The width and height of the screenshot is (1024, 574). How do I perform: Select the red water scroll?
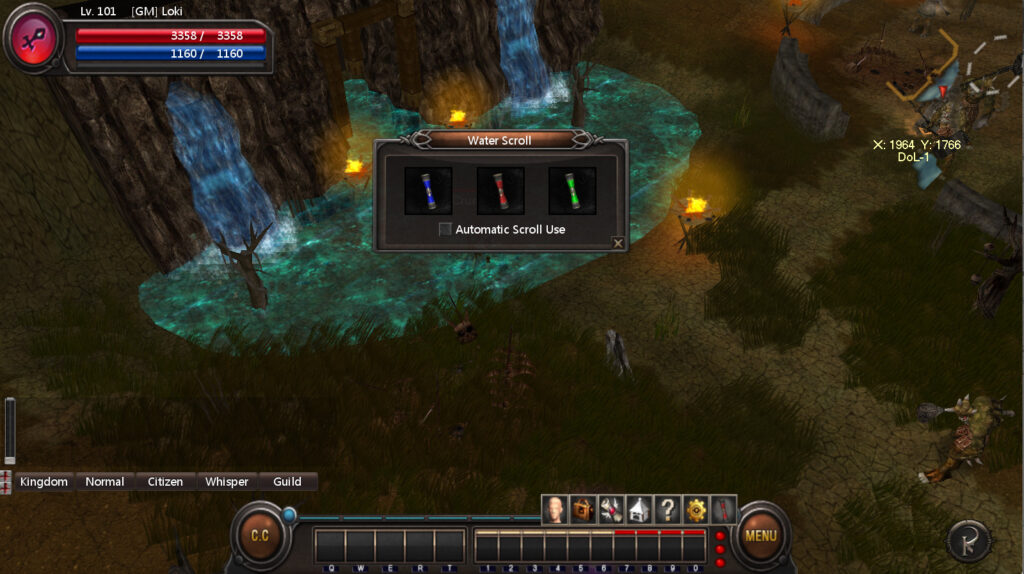pos(500,190)
